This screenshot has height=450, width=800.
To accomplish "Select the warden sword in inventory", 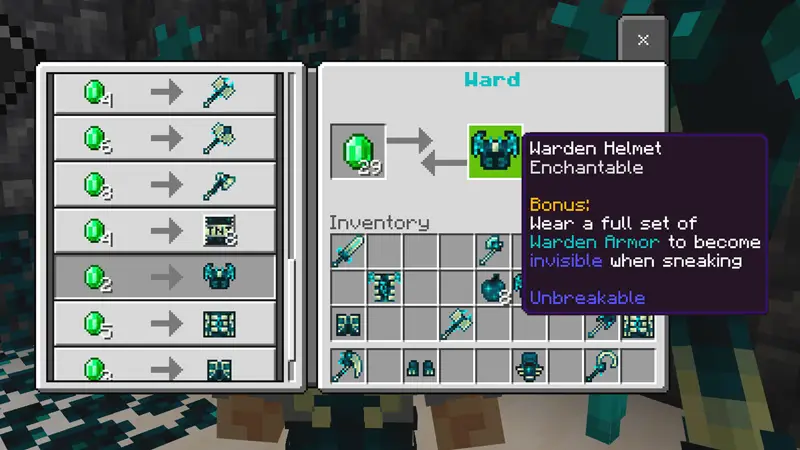I will click(x=349, y=250).
